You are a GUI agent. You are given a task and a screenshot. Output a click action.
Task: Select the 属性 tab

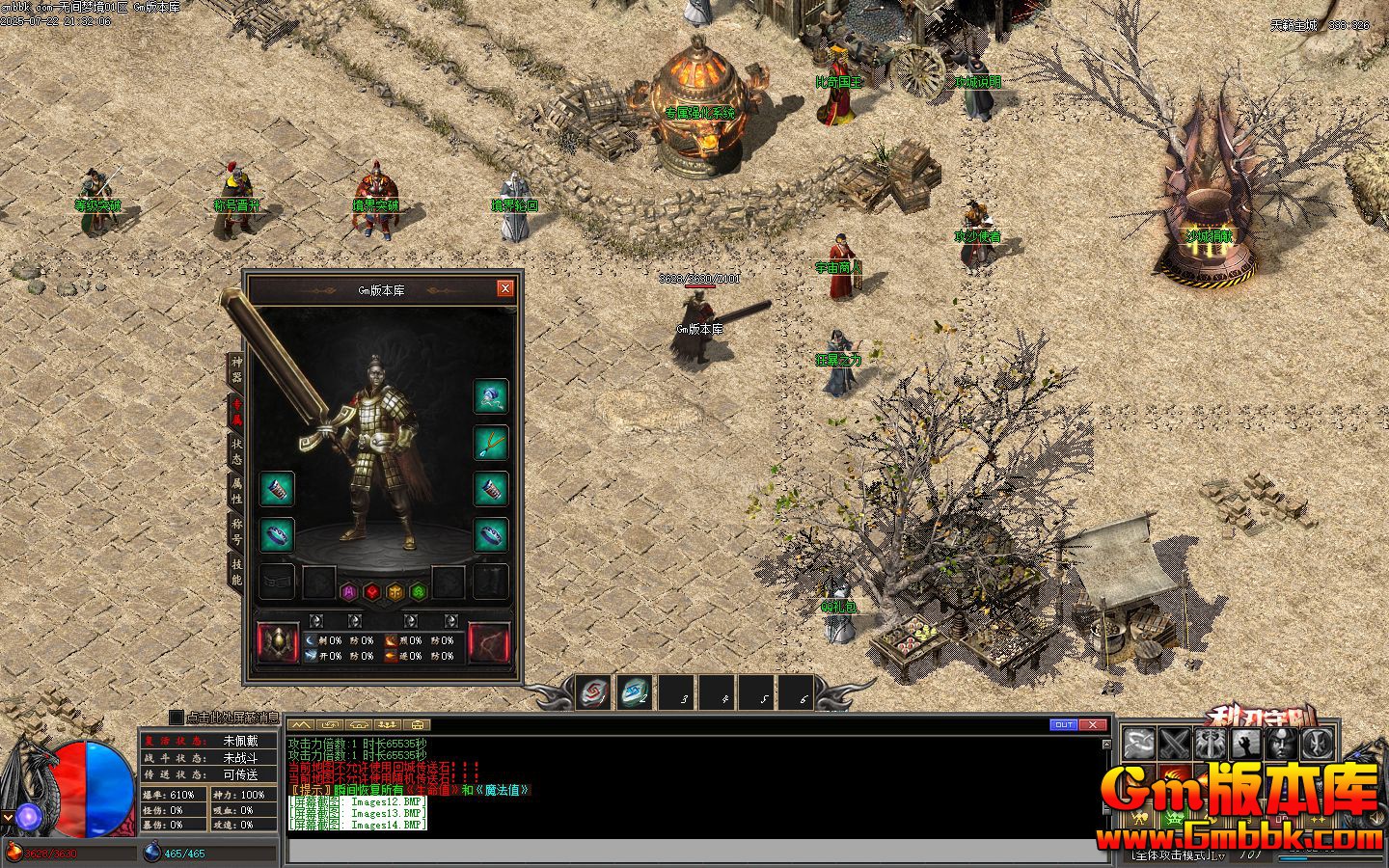pos(236,492)
